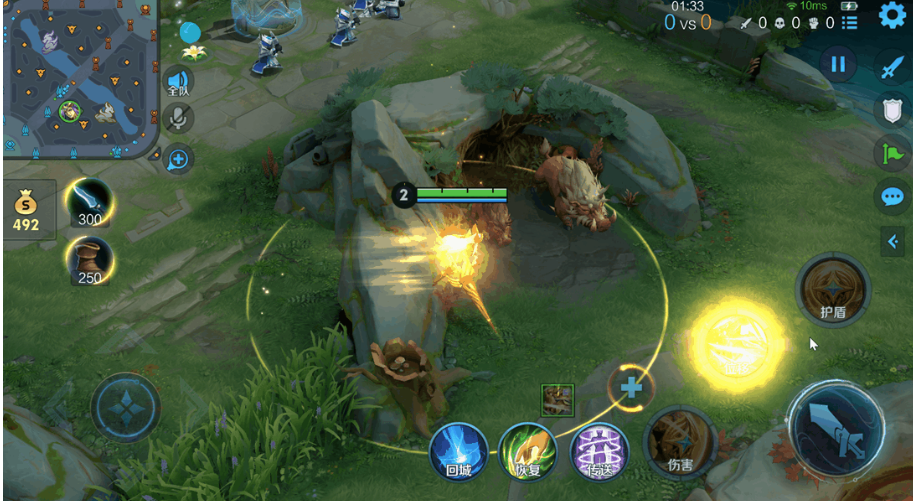Pause the match

click(x=838, y=65)
